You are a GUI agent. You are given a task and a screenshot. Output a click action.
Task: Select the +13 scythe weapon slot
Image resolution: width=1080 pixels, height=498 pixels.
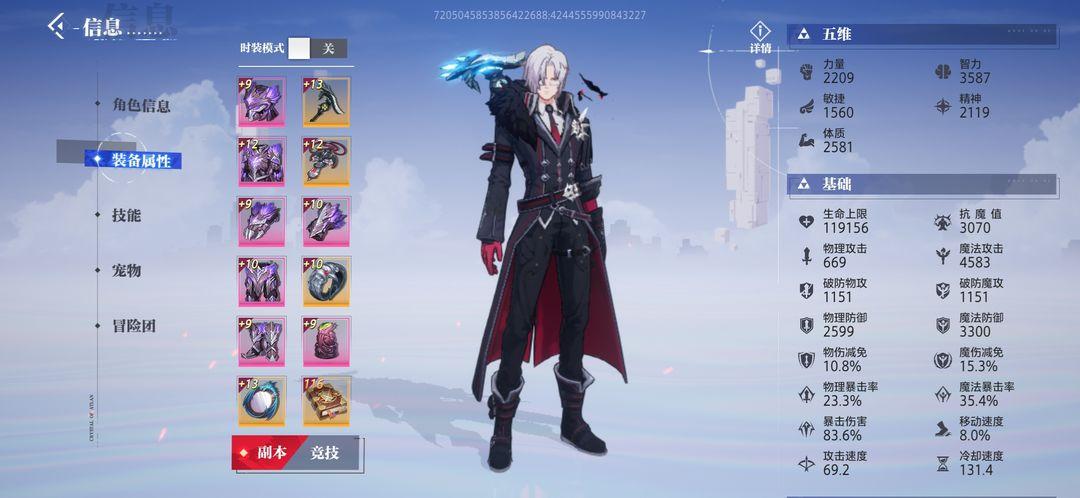click(326, 102)
